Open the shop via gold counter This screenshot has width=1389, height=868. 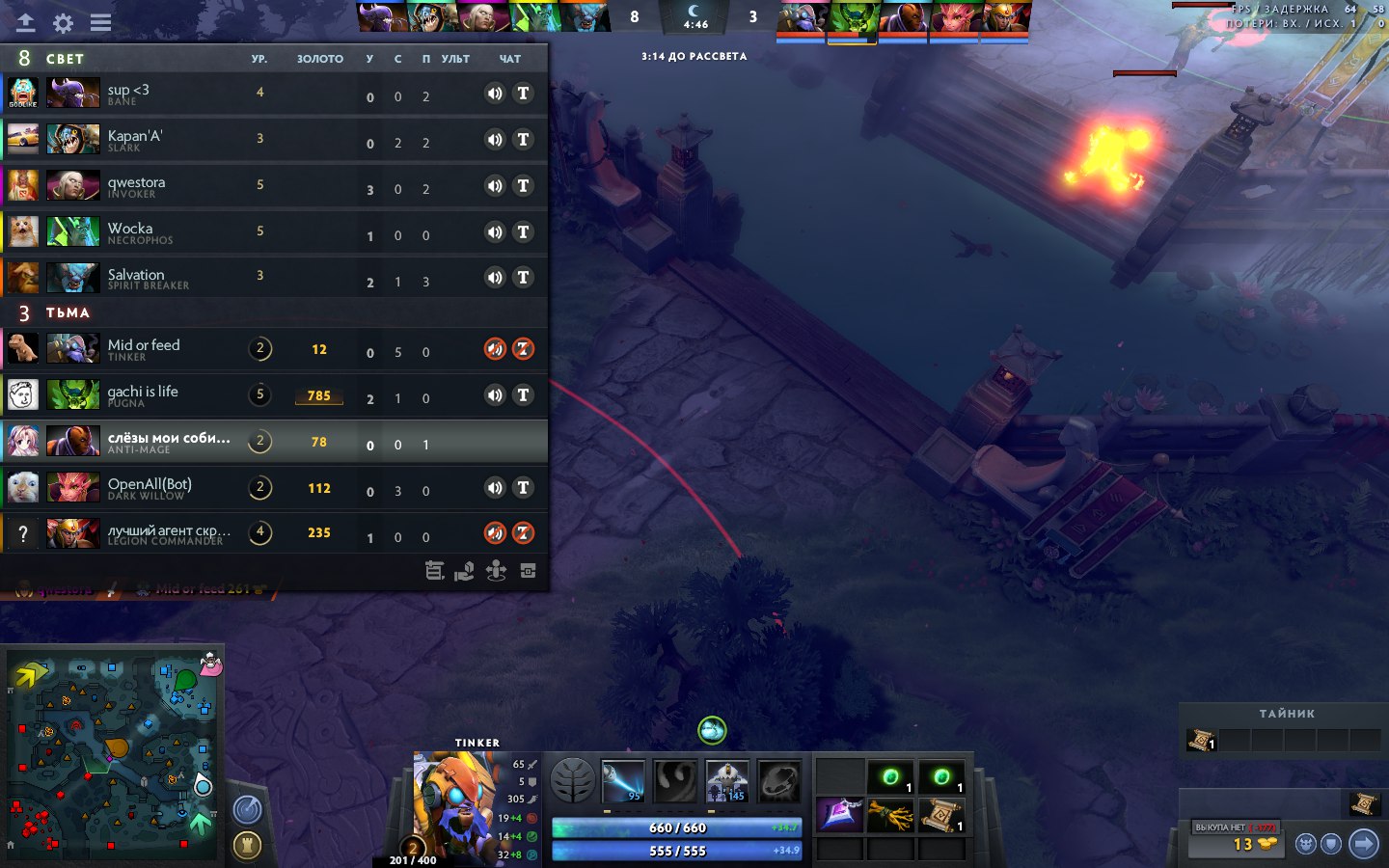[1252, 845]
